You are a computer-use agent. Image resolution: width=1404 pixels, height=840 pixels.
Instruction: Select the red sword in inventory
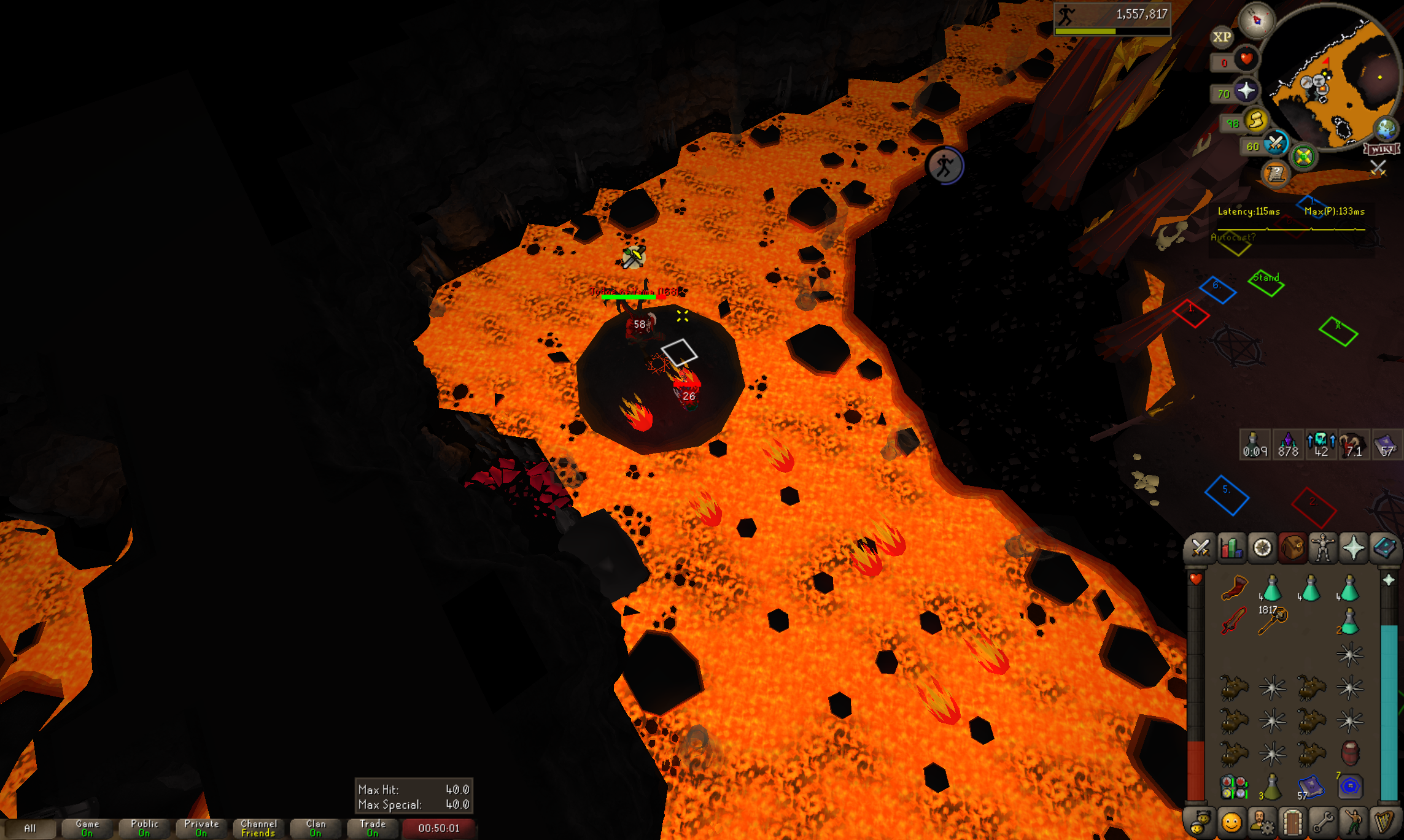coord(1234,621)
